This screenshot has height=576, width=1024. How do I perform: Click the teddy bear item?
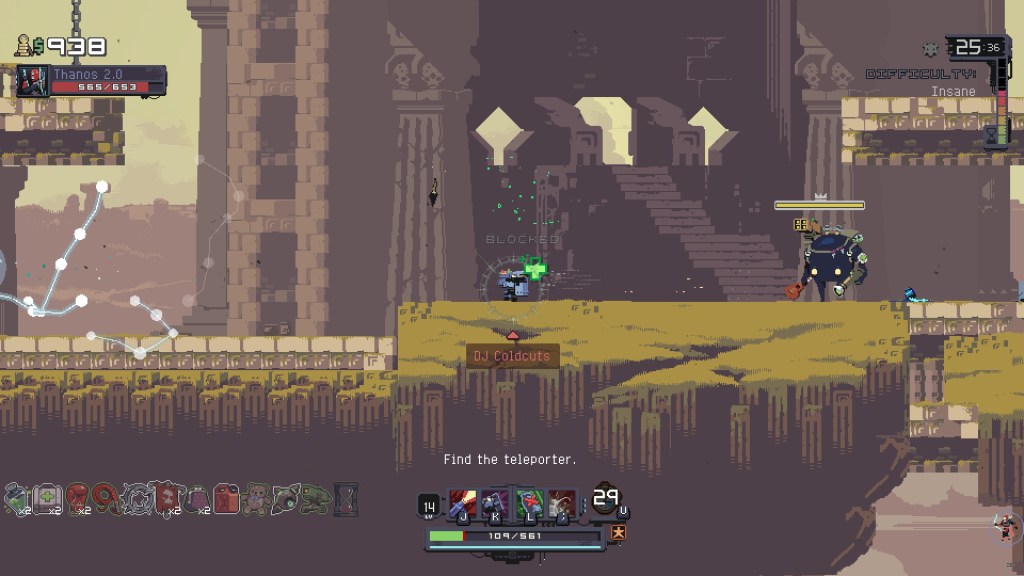(x=257, y=497)
